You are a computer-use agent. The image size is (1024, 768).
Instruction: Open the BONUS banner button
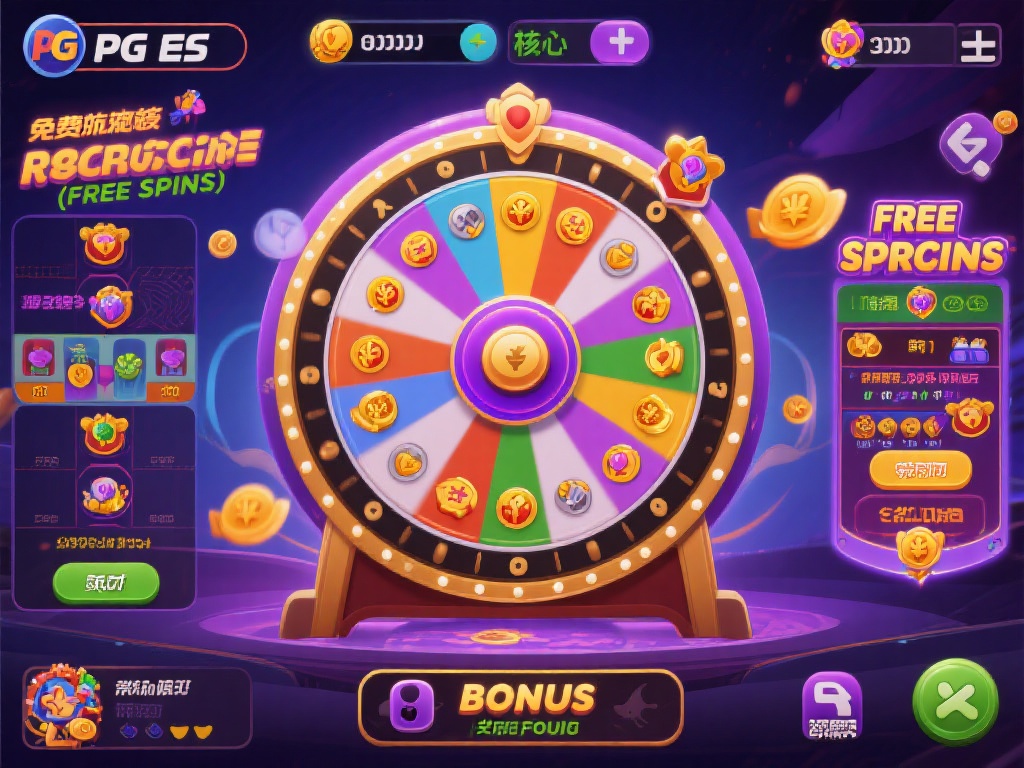520,707
